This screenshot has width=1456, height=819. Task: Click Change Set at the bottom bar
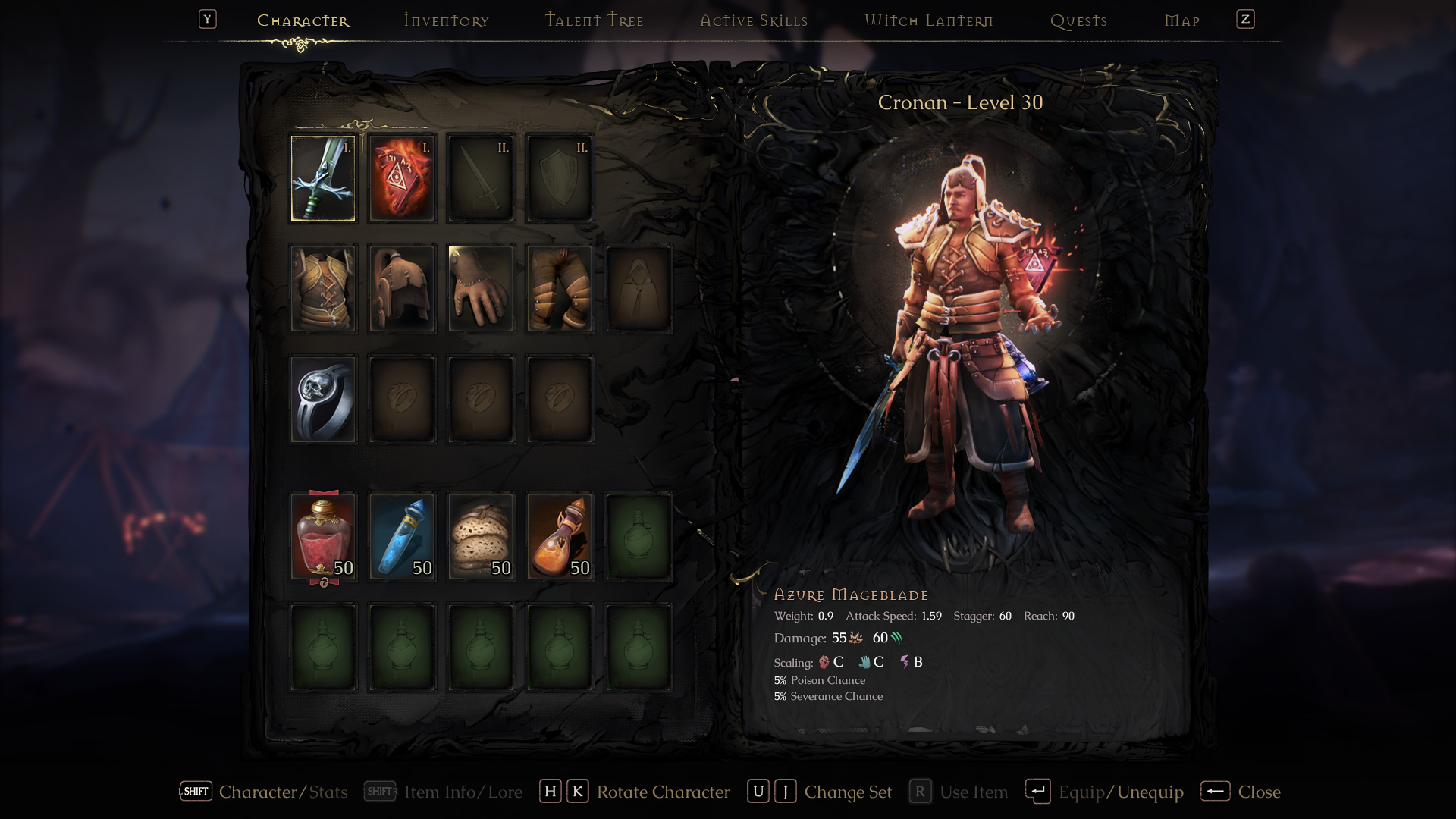point(847,792)
